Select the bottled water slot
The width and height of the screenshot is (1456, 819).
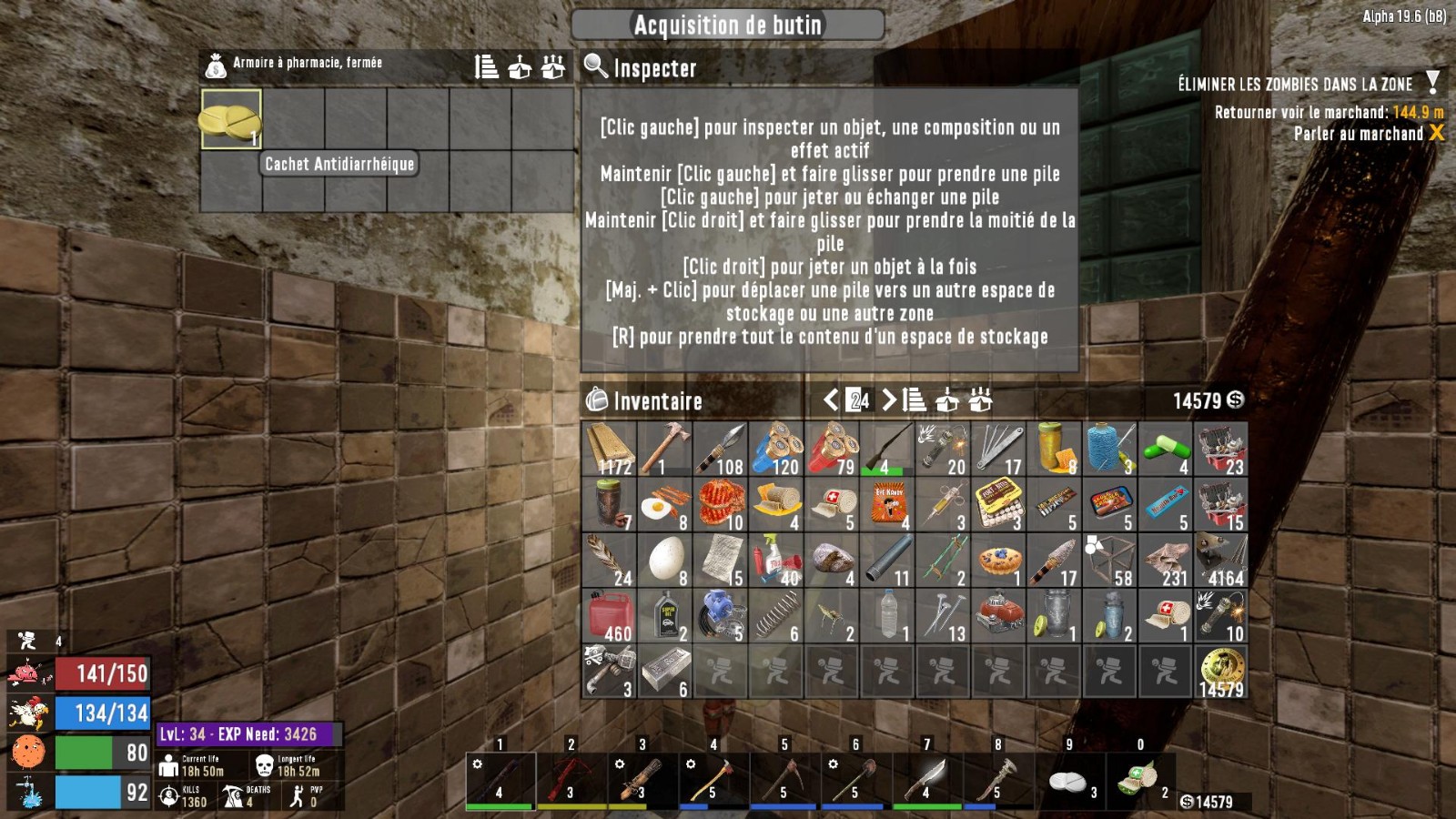coord(887,616)
